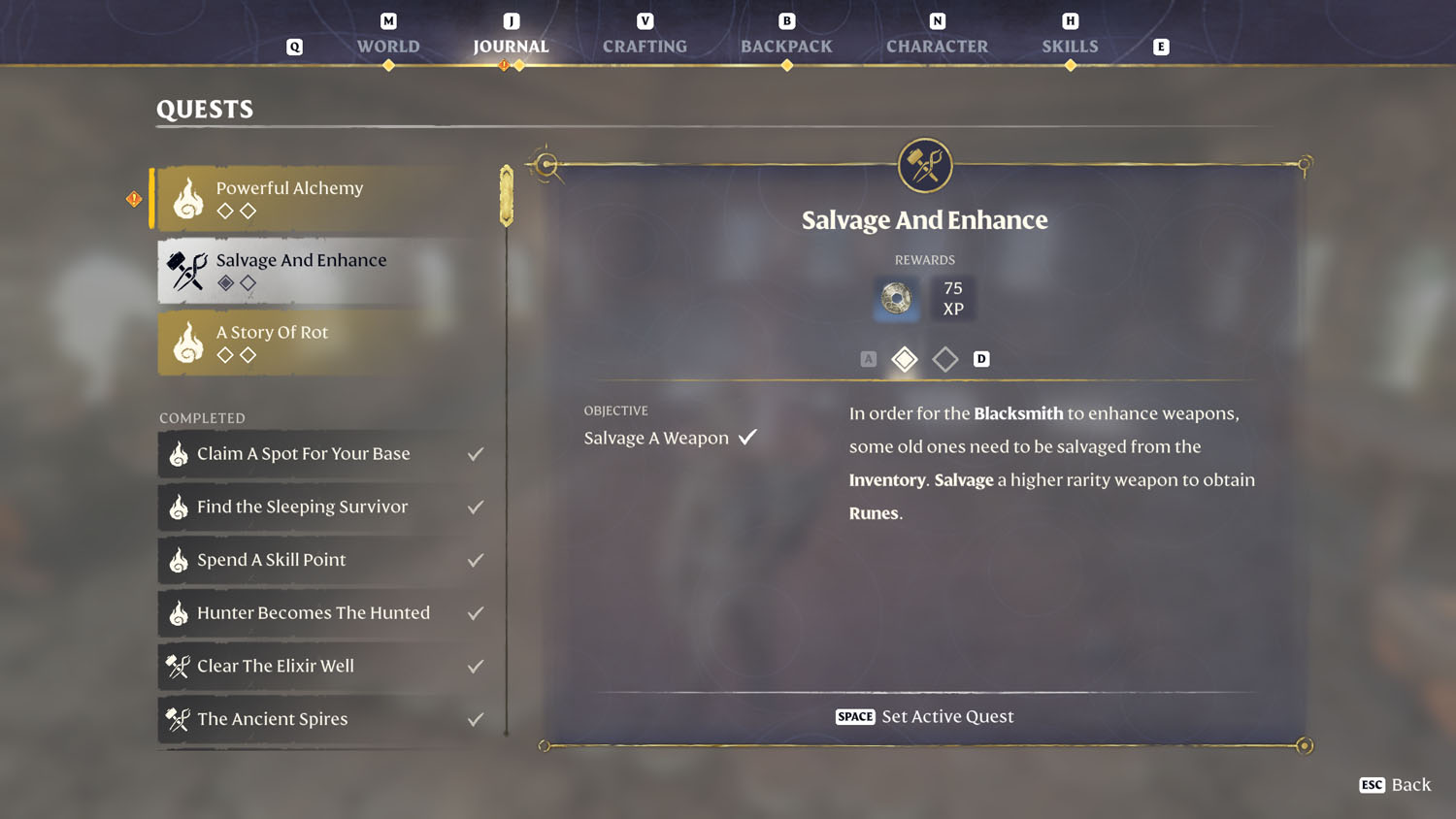Click the flame icon on A Story Of Rot
The image size is (1456, 819).
click(x=187, y=342)
